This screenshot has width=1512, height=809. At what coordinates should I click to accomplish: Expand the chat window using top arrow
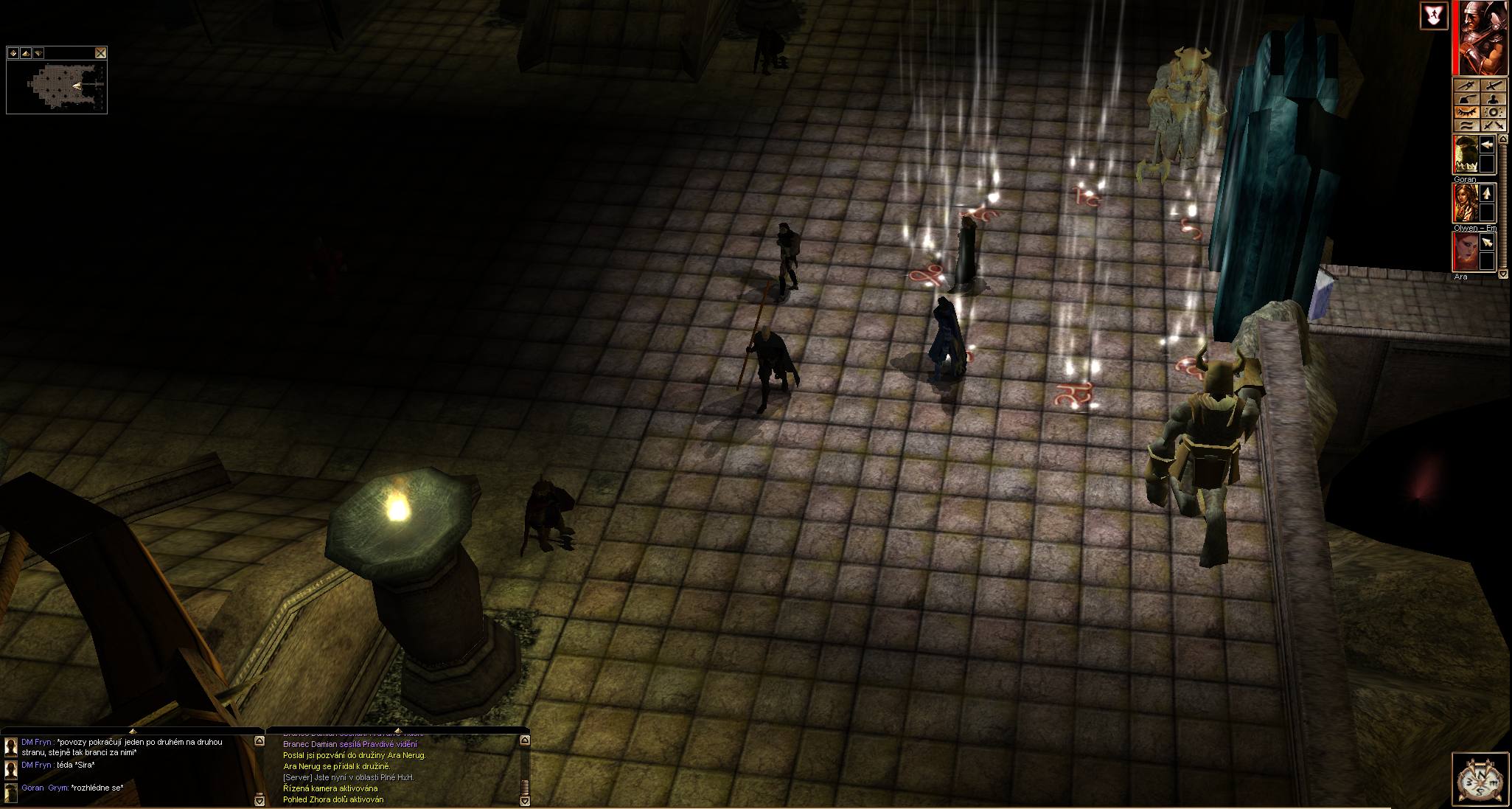pos(131,731)
